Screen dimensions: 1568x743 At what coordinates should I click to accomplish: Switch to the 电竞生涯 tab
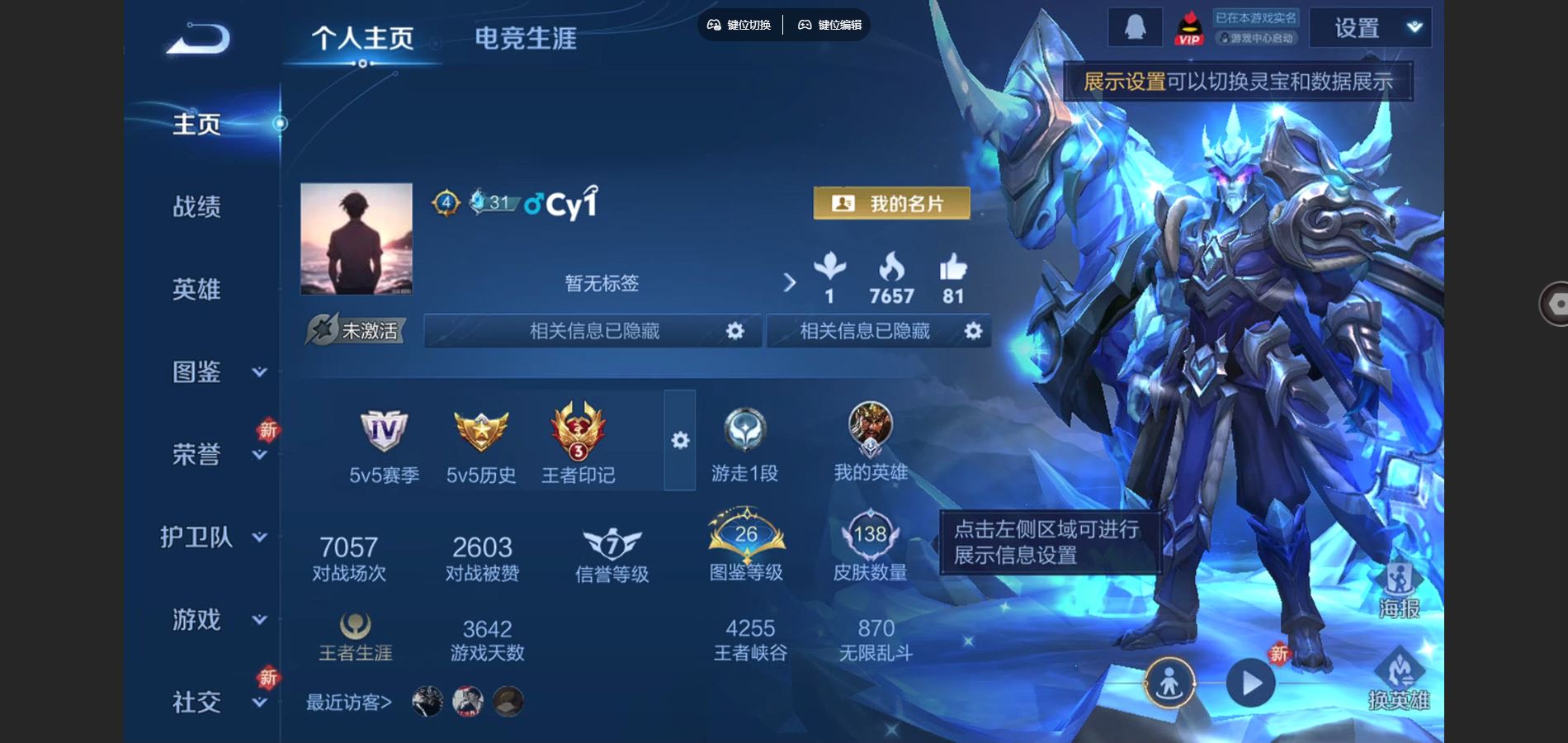525,39
